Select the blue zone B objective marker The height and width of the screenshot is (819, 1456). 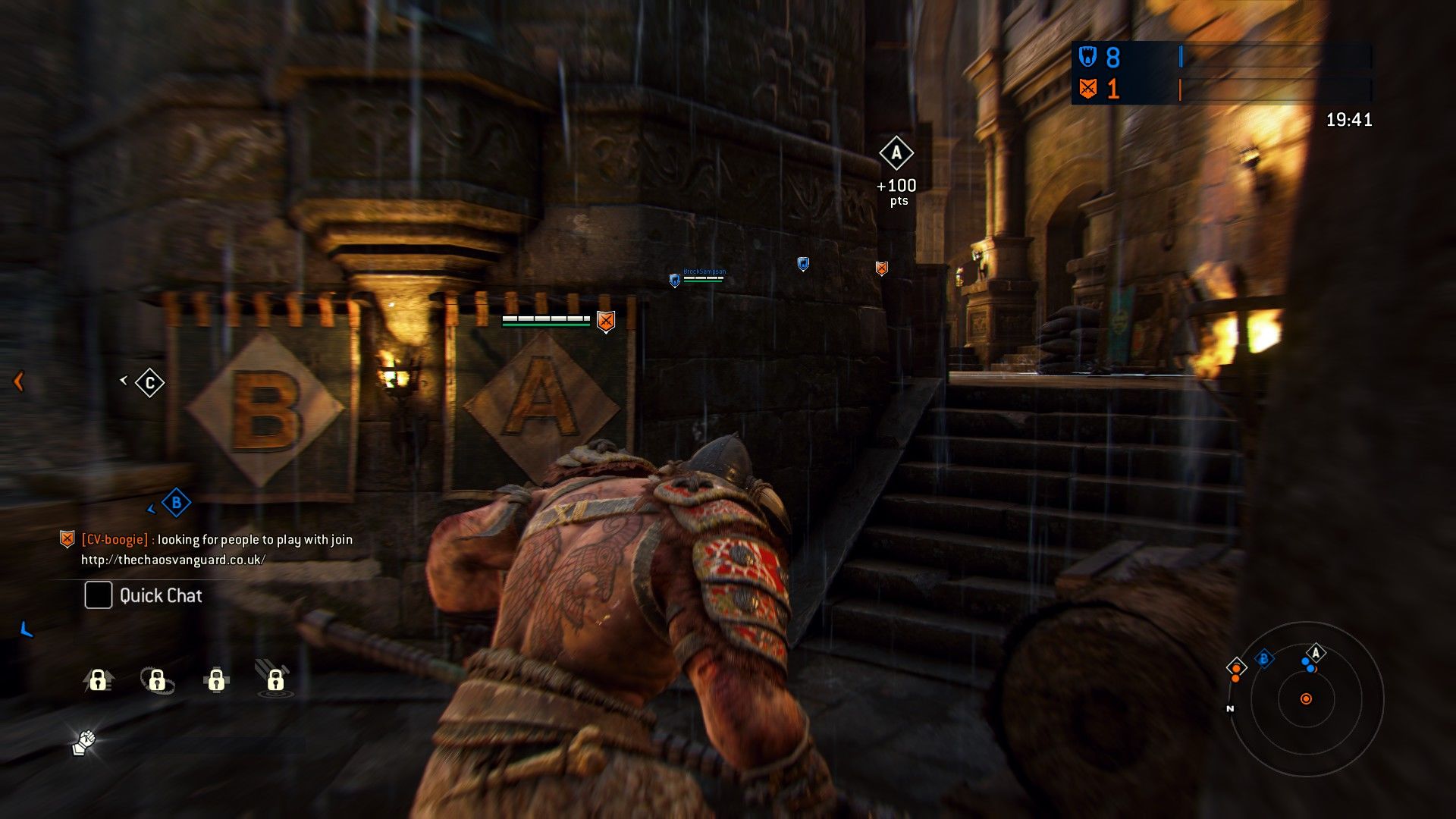[176, 502]
